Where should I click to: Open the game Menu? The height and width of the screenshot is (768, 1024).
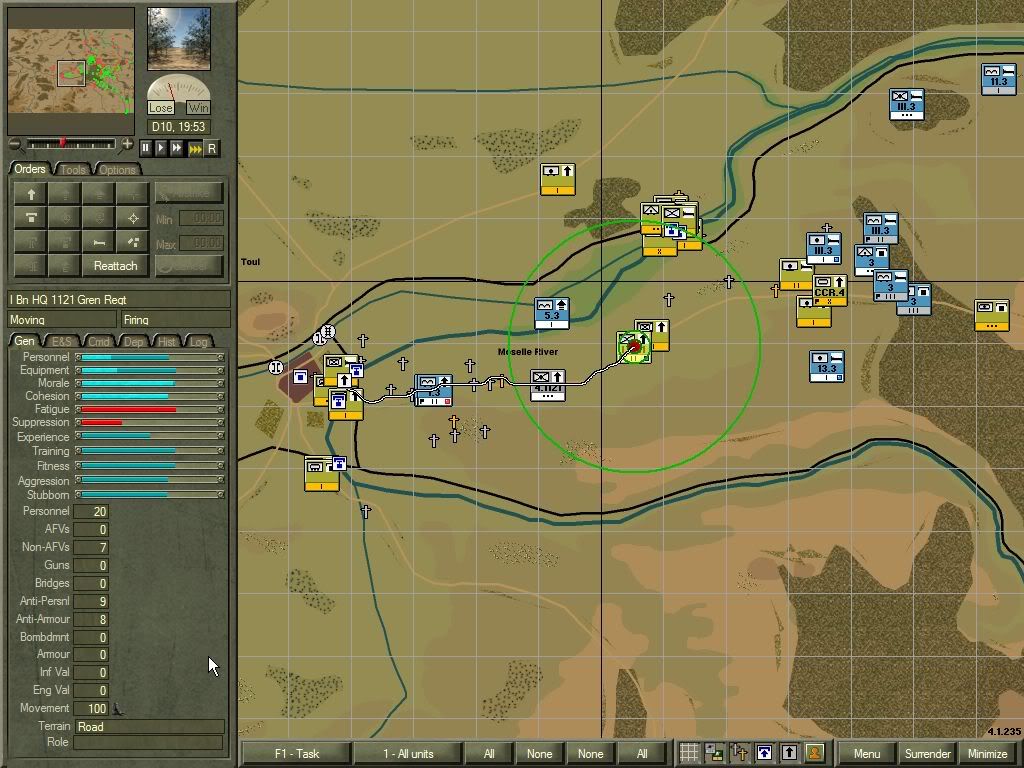click(x=866, y=754)
